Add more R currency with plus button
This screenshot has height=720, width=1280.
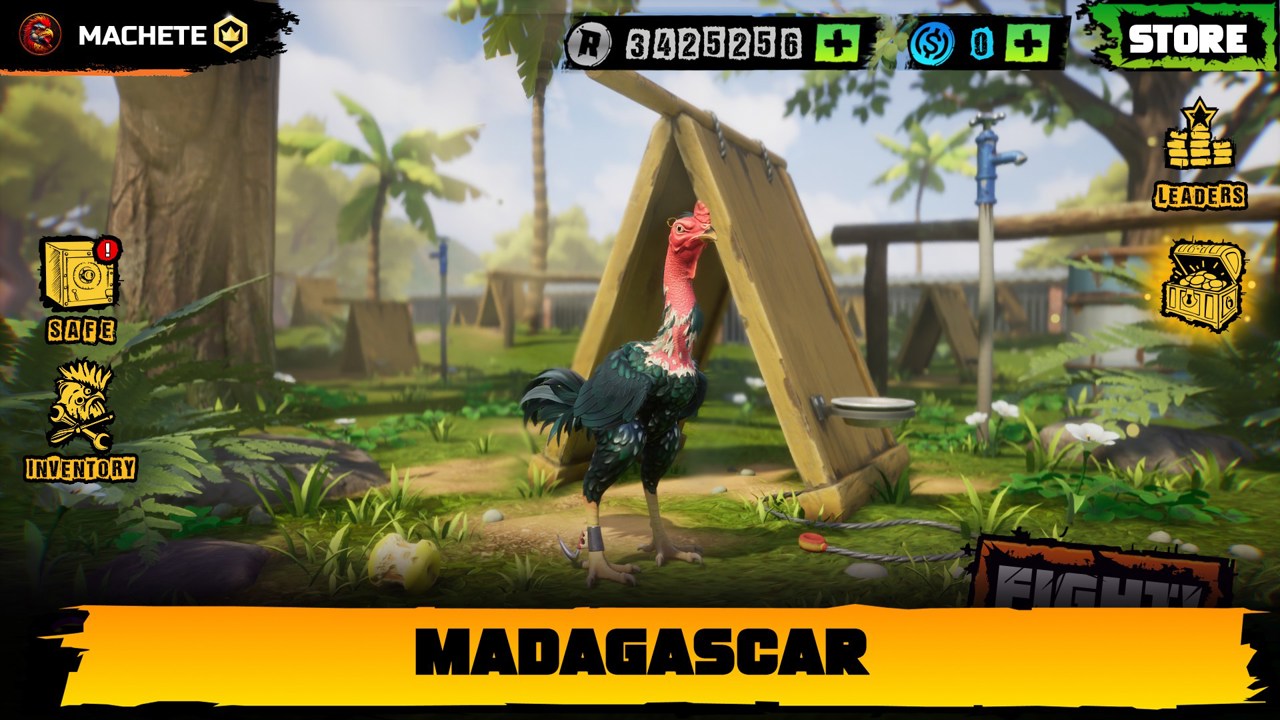pos(837,43)
